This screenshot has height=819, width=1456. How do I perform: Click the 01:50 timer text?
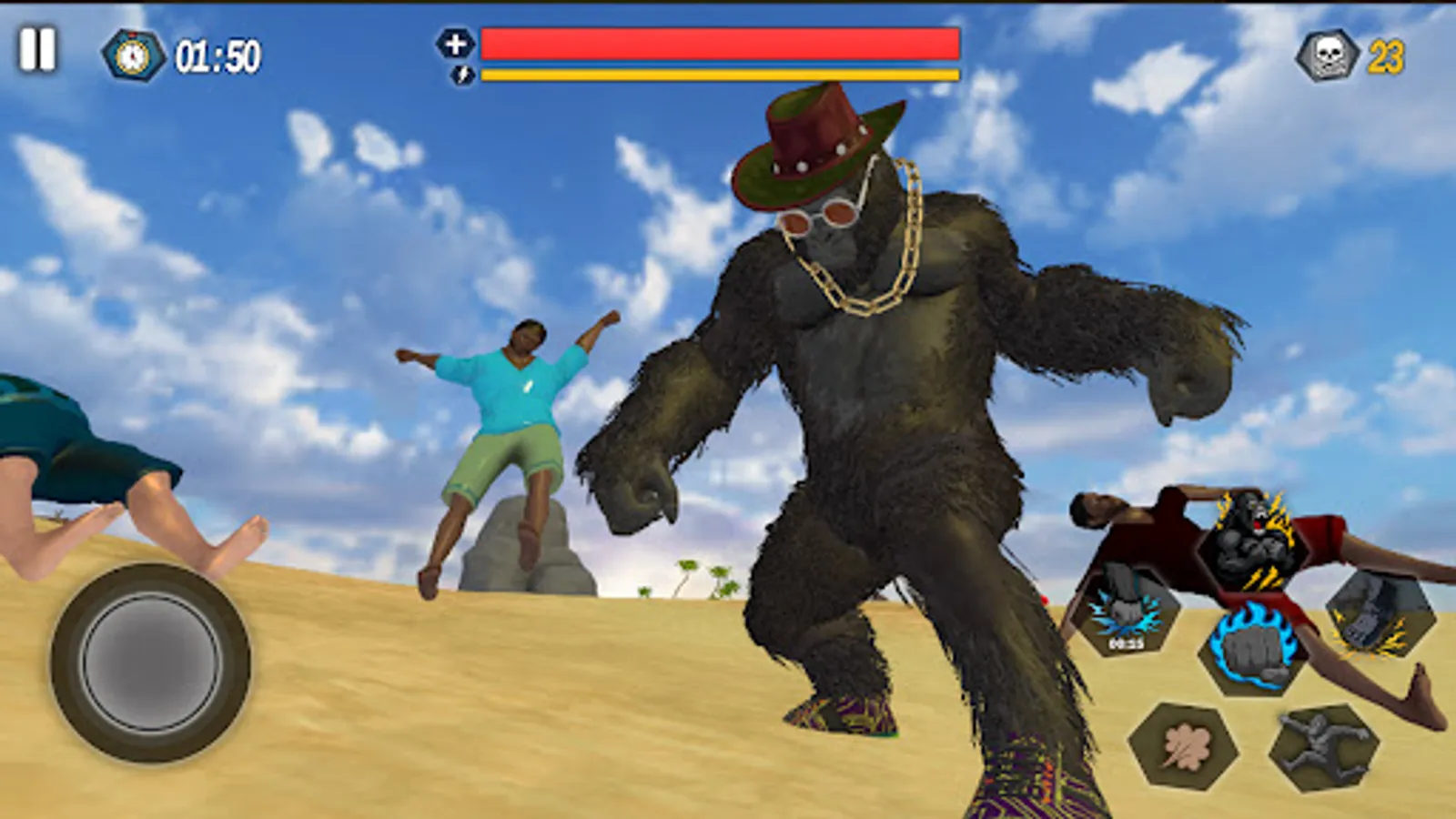pos(215,55)
